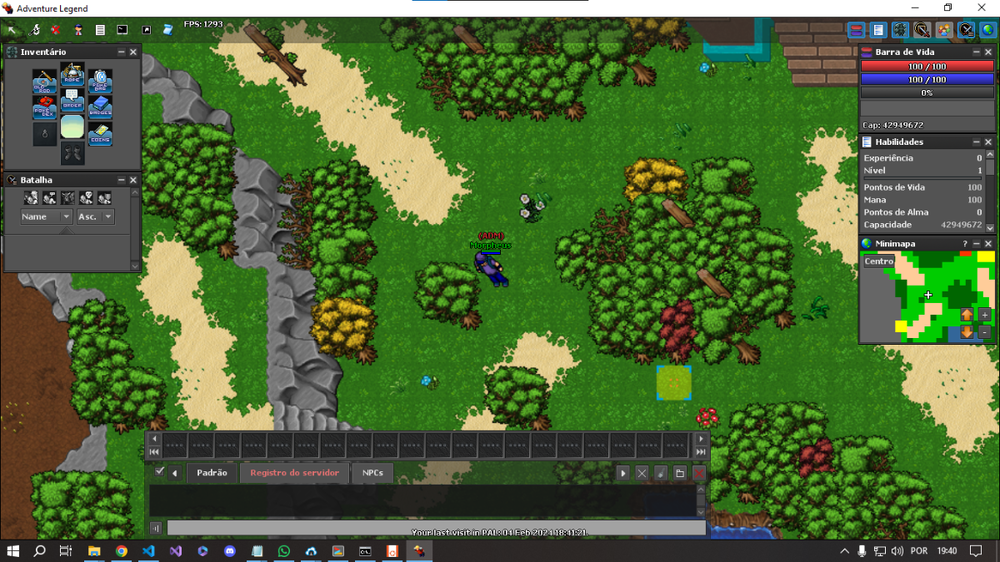Image resolution: width=1000 pixels, height=562 pixels.
Task: Switch to the Padrão chat tab
Action: [211, 473]
